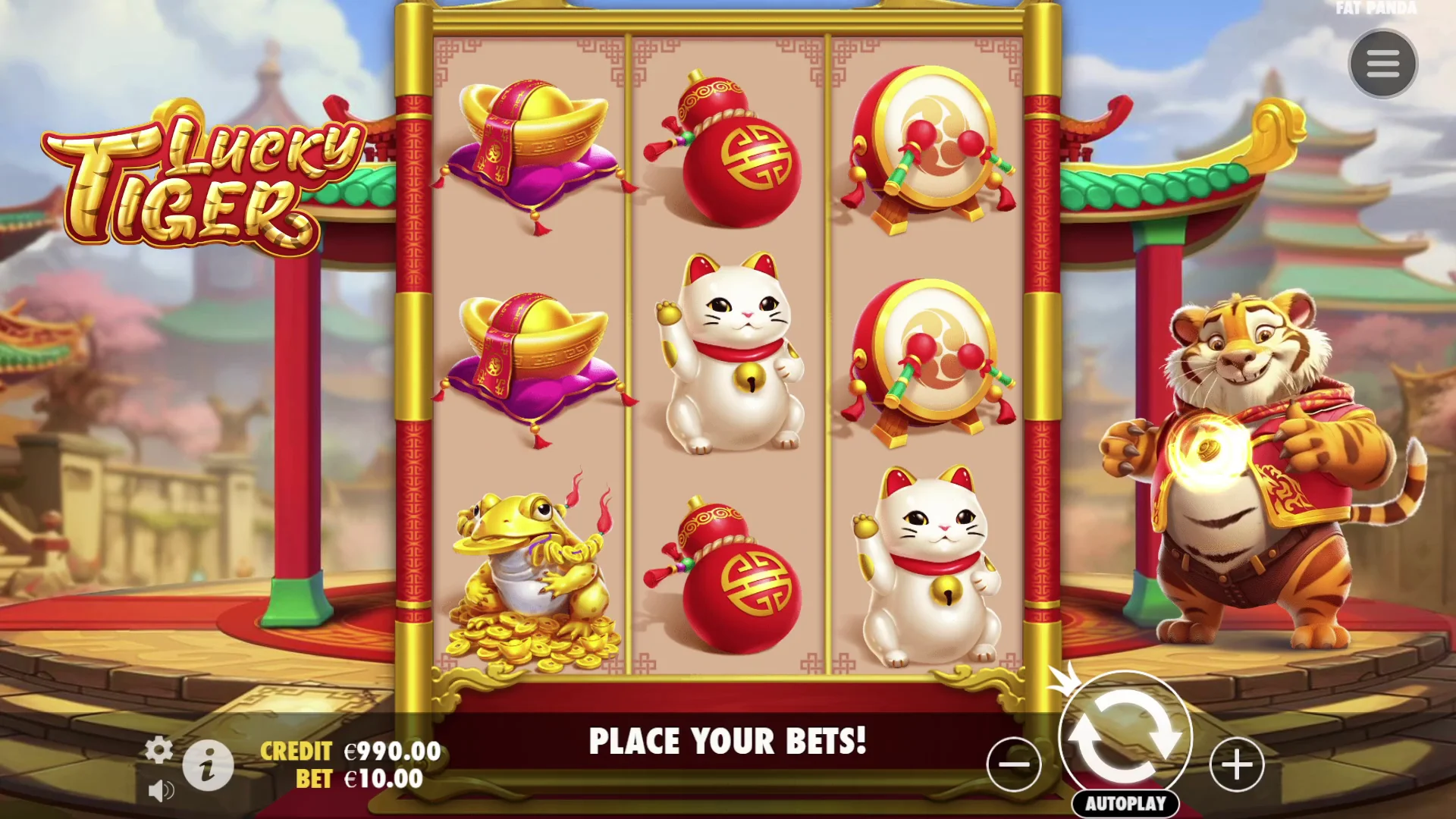
Task: Click the Lucky Tiger game logo
Action: [x=190, y=182]
